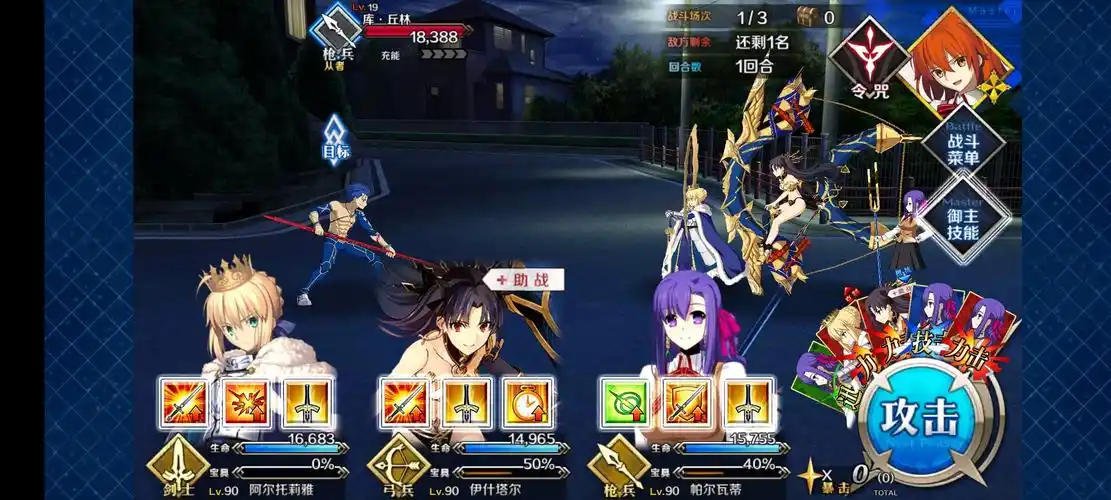Activate Parvati's third golden sword skill
Screen dimensions: 1111x500
click(x=748, y=403)
